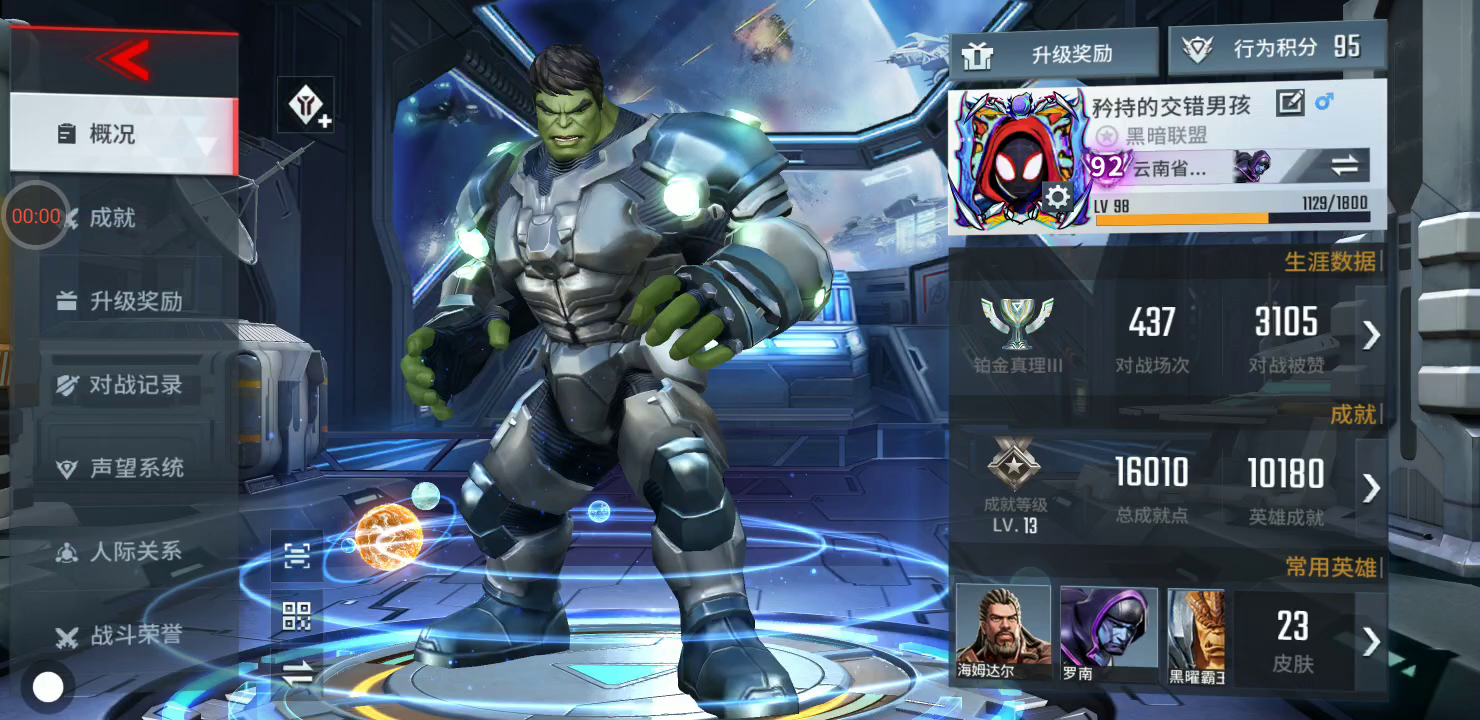The image size is (1480, 720).
Task: Click the Spider-Man avatar settings gear
Action: pos(1057,197)
